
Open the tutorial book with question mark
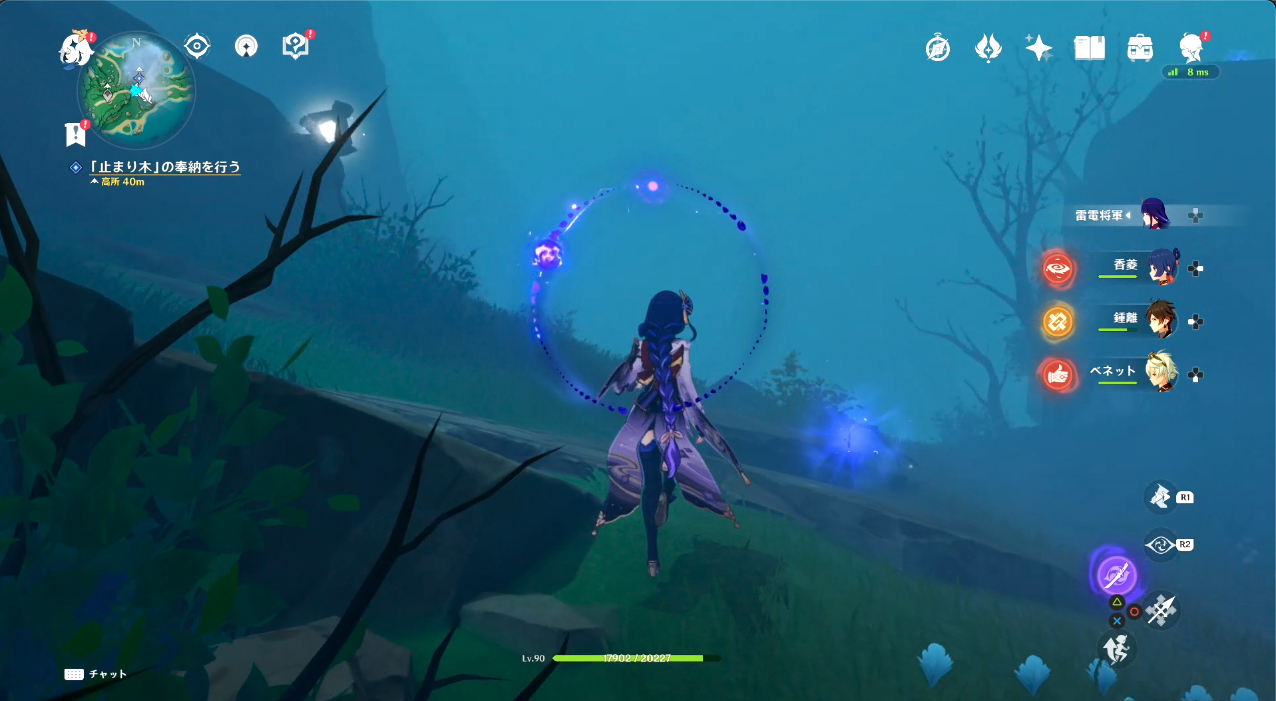[x=295, y=46]
